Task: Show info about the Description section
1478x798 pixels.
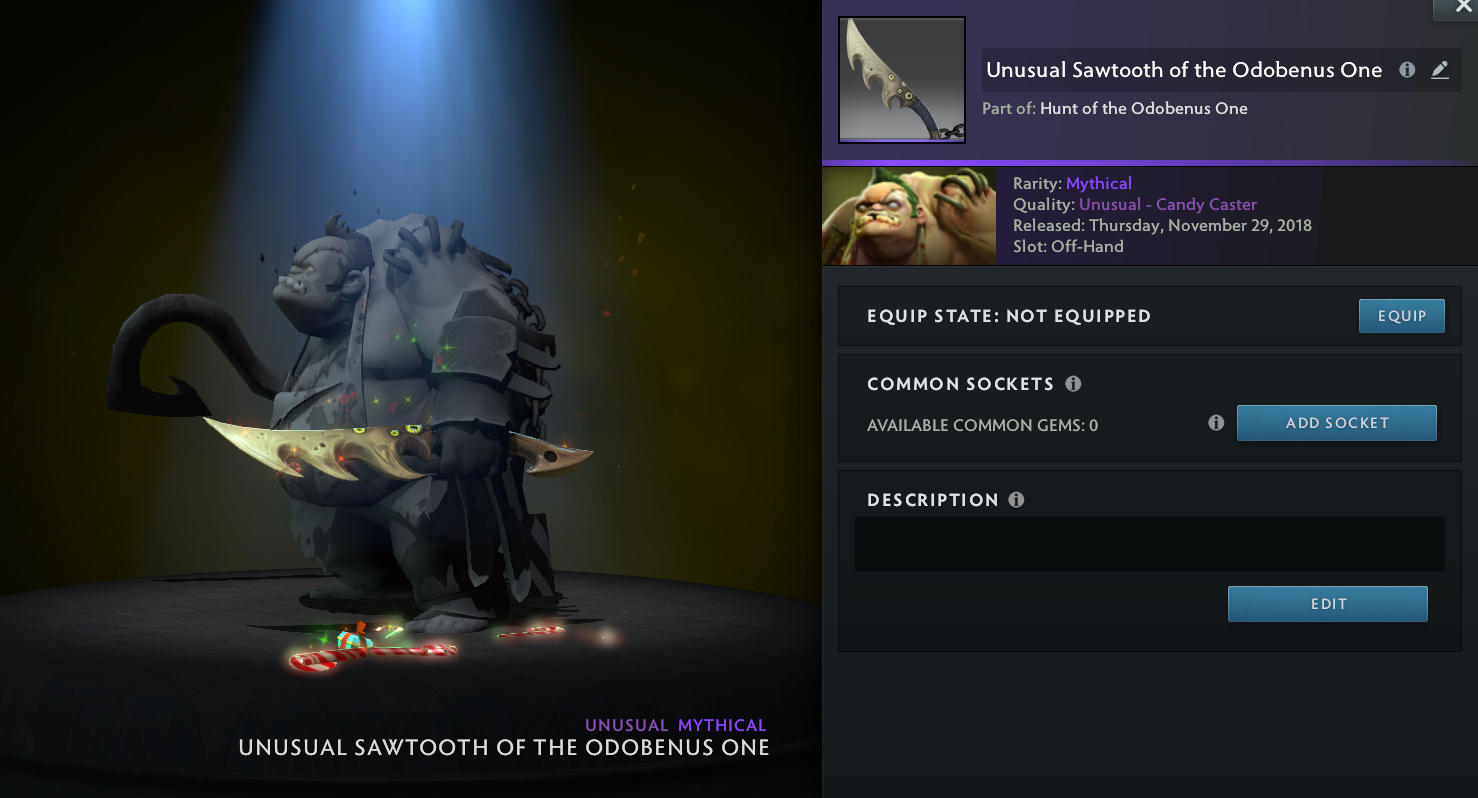Action: (x=1017, y=500)
